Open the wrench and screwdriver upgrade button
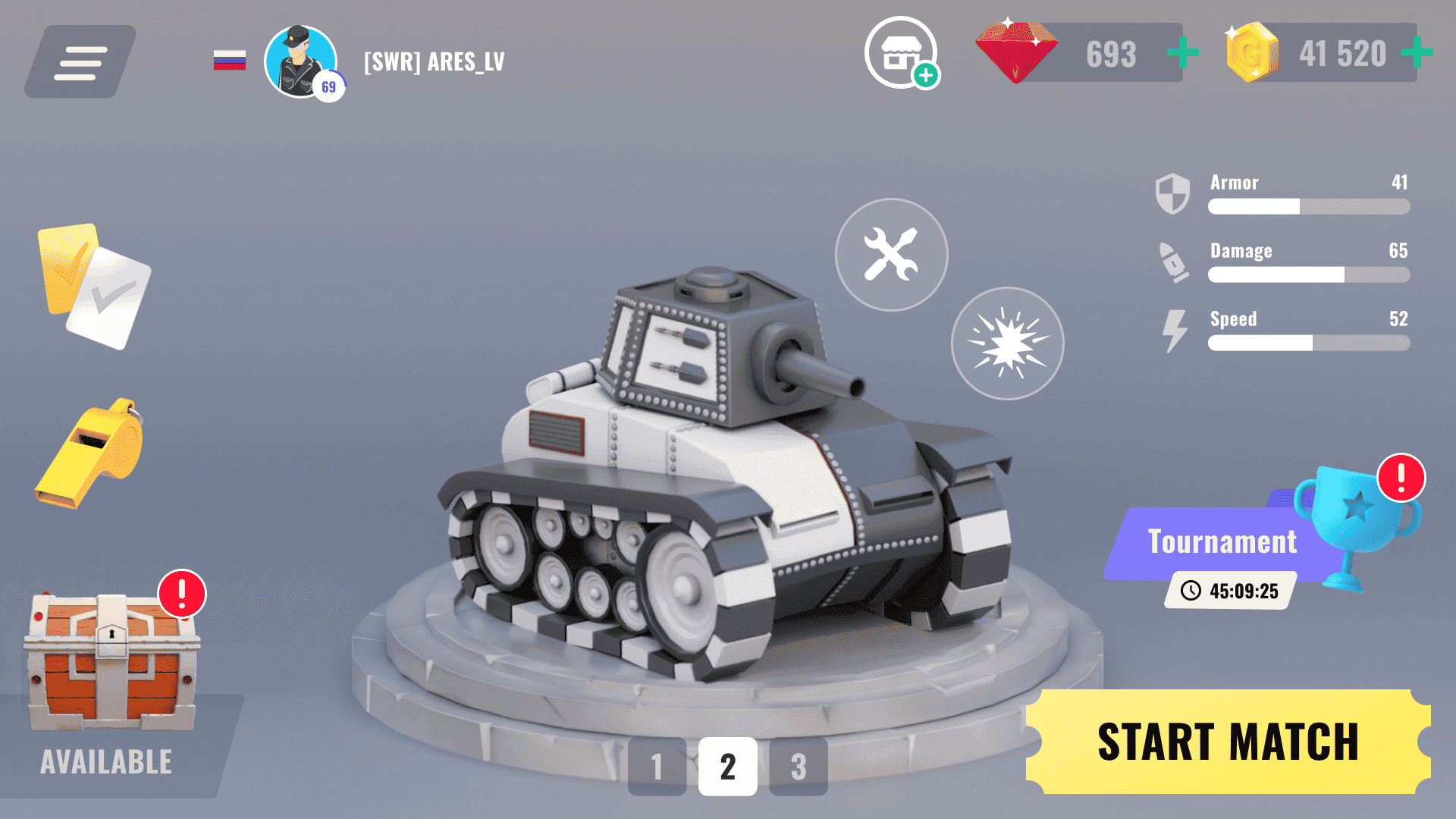This screenshot has height=819, width=1456. click(891, 255)
